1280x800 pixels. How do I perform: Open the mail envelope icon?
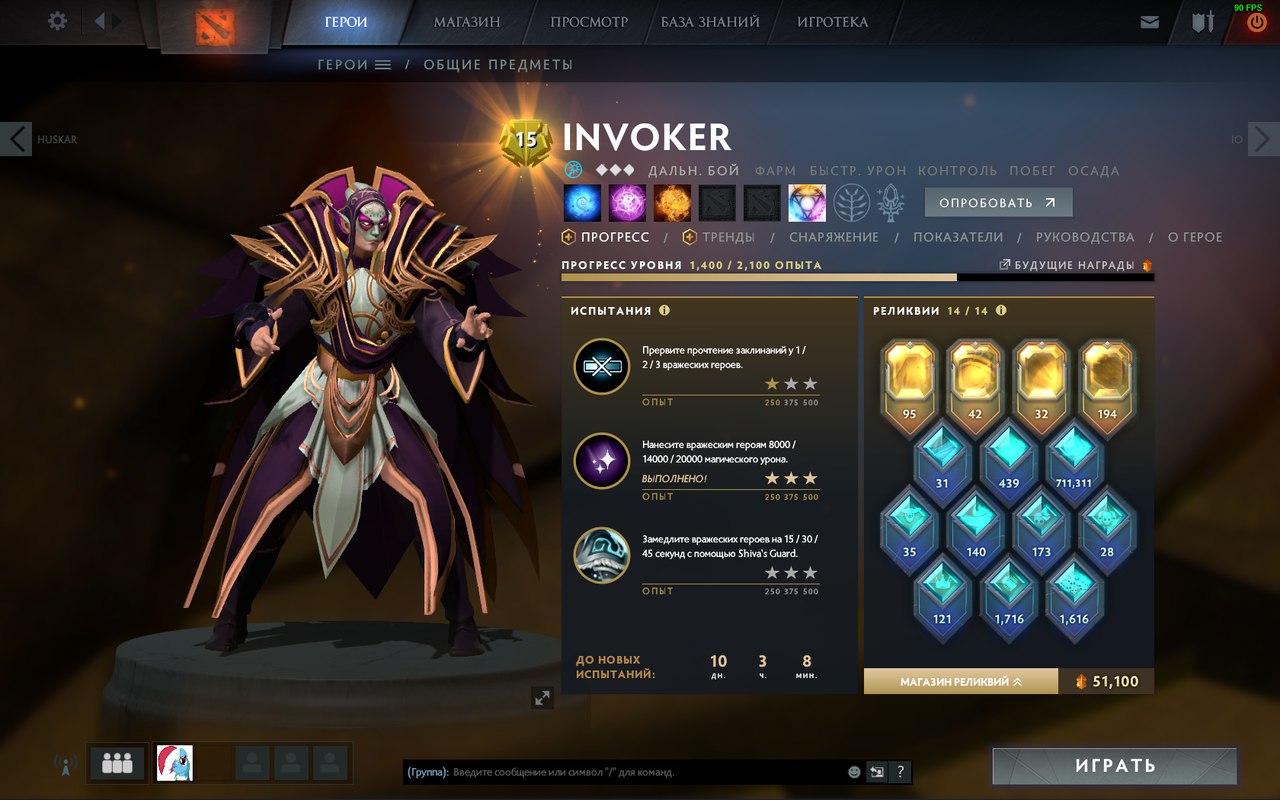pyautogui.click(x=1150, y=22)
